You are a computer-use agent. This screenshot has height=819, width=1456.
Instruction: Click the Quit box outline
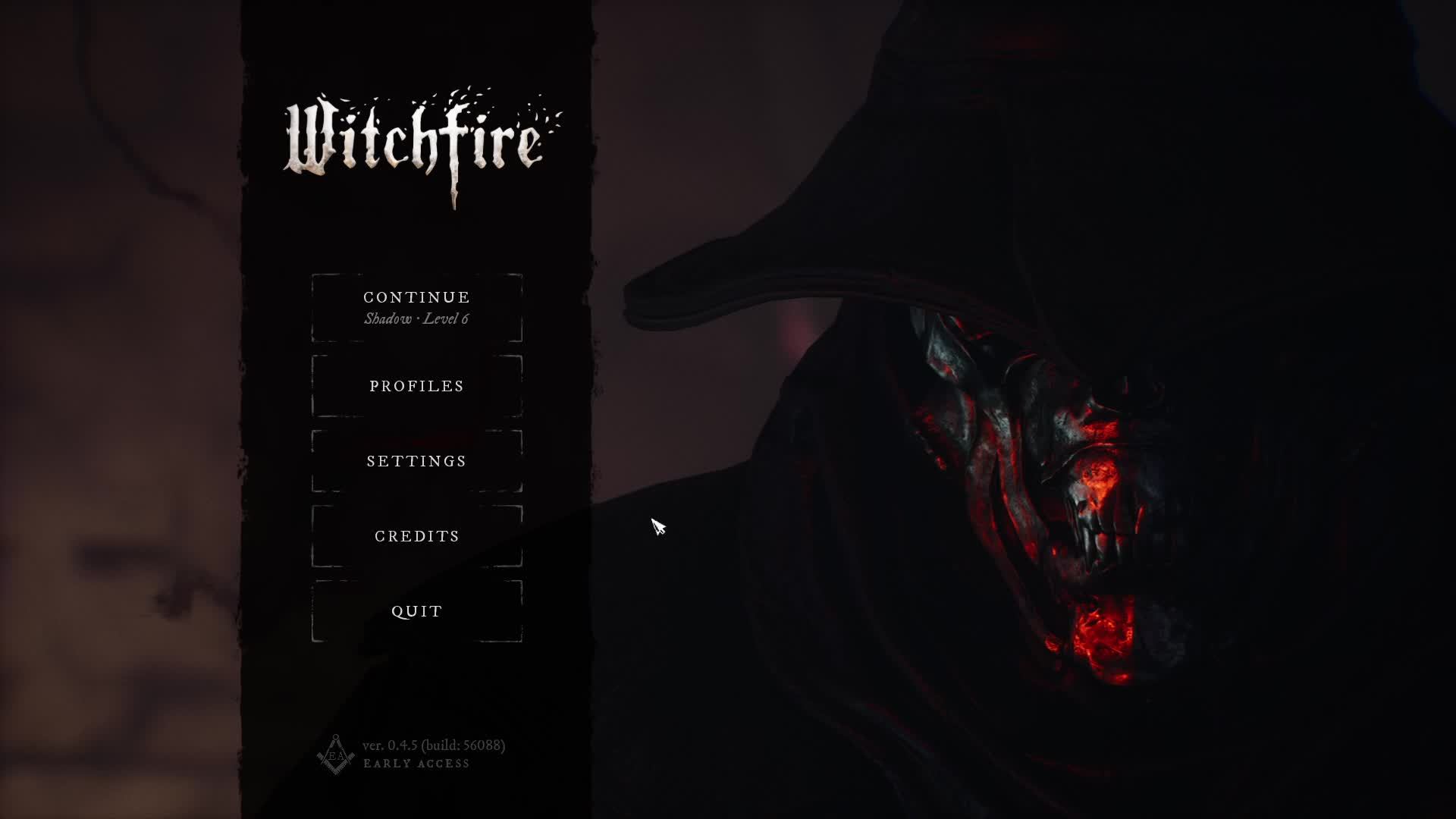click(x=313, y=610)
